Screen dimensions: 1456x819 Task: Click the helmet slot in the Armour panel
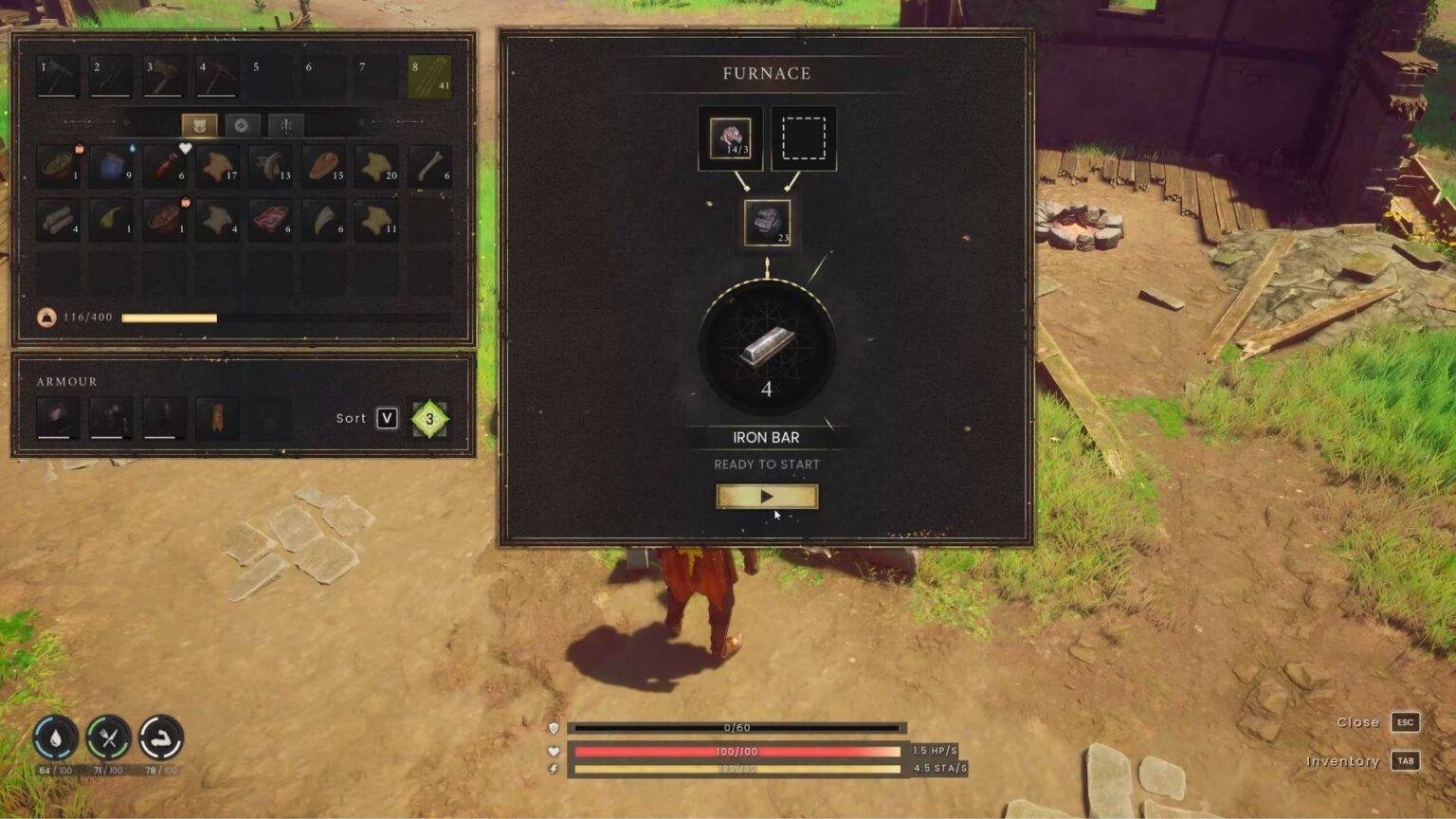pos(57,415)
